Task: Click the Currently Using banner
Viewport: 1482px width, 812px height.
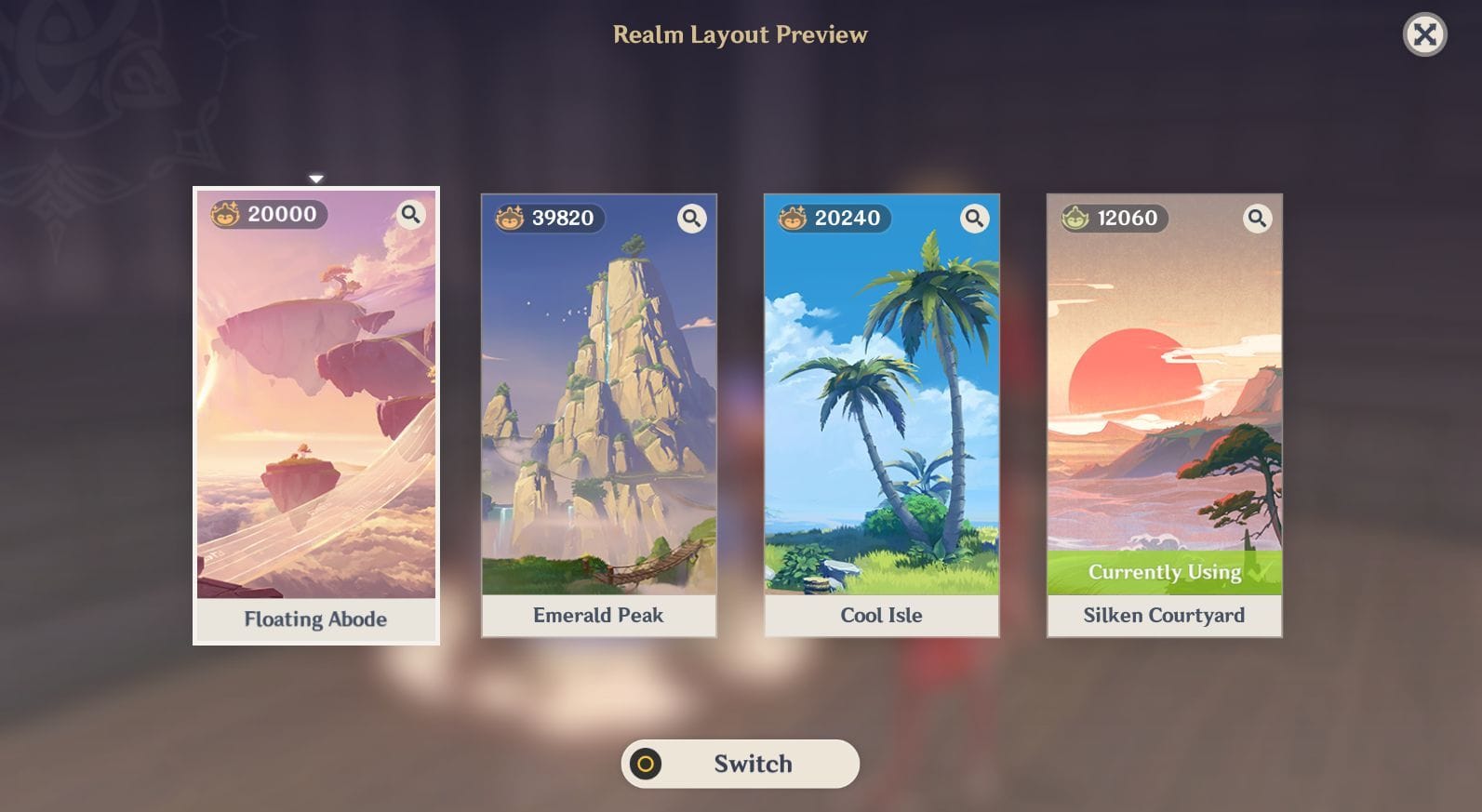Action: coord(1165,572)
